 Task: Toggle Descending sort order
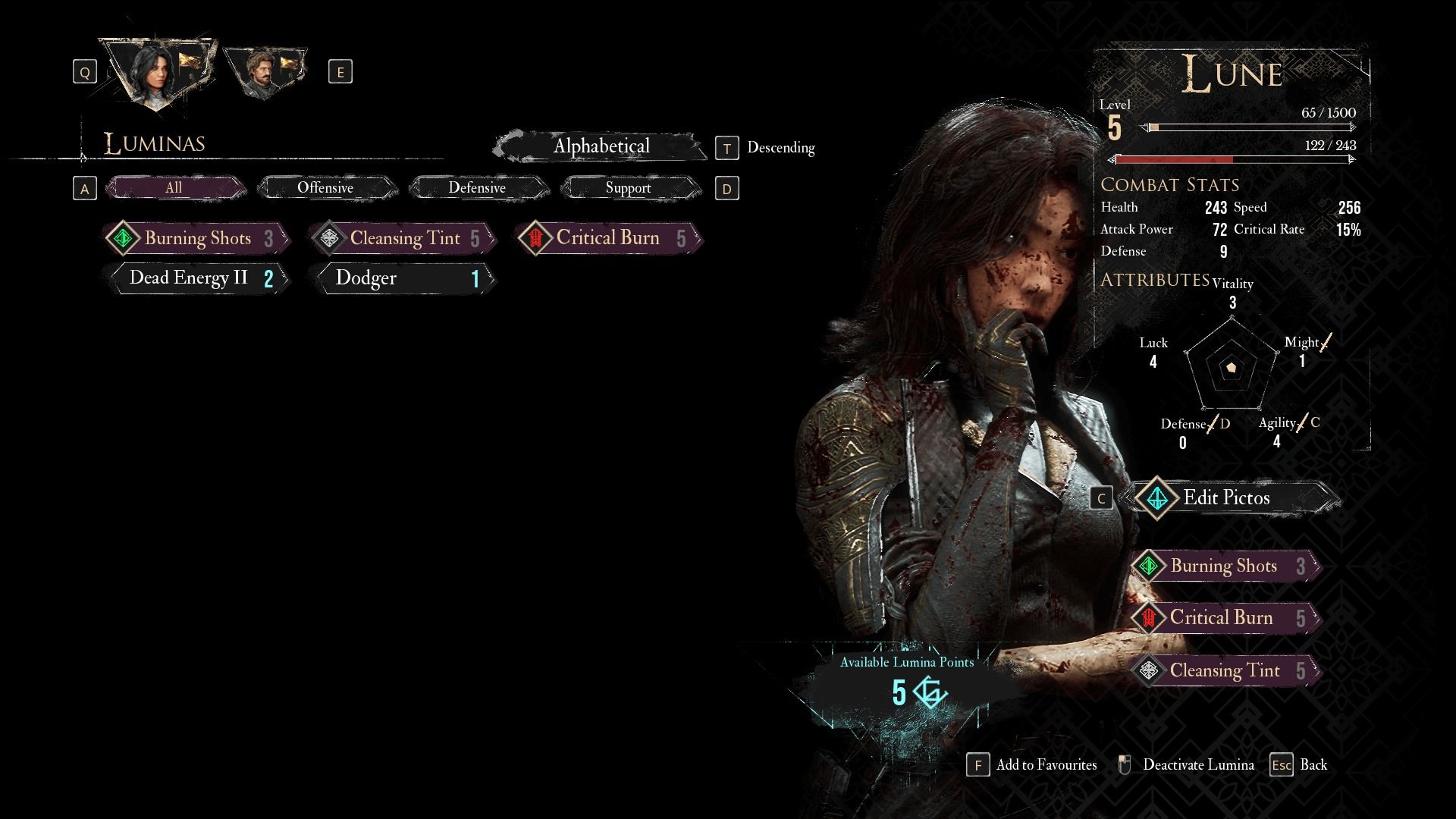727,148
